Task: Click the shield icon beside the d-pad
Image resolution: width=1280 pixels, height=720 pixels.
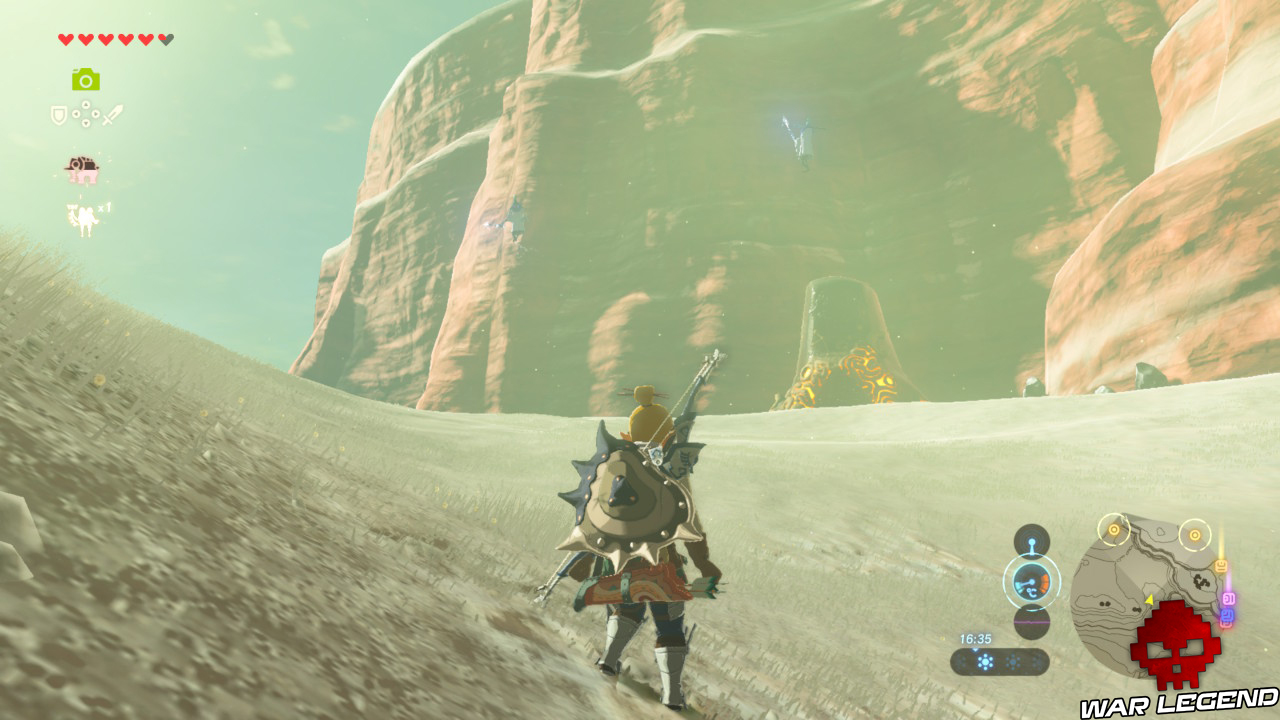Action: 58,115
